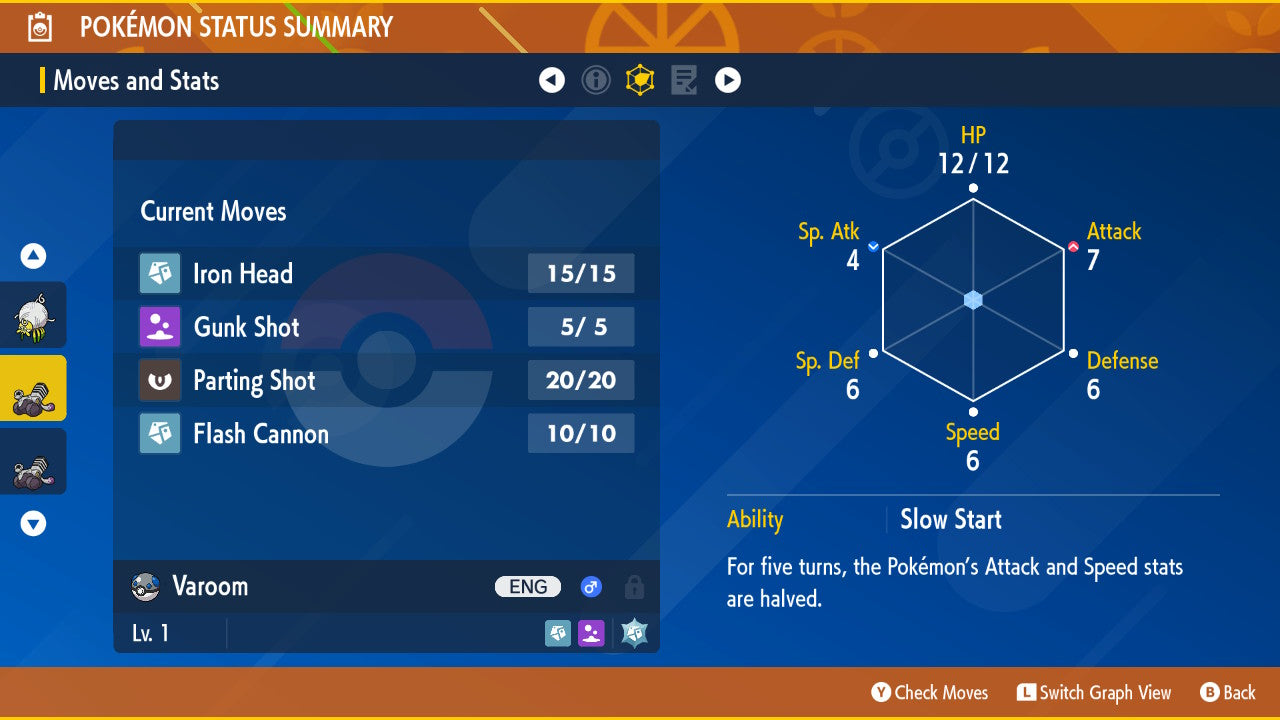Viewport: 1280px width, 720px height.
Task: Click the down arrow below party list
Action: pyautogui.click(x=33, y=523)
